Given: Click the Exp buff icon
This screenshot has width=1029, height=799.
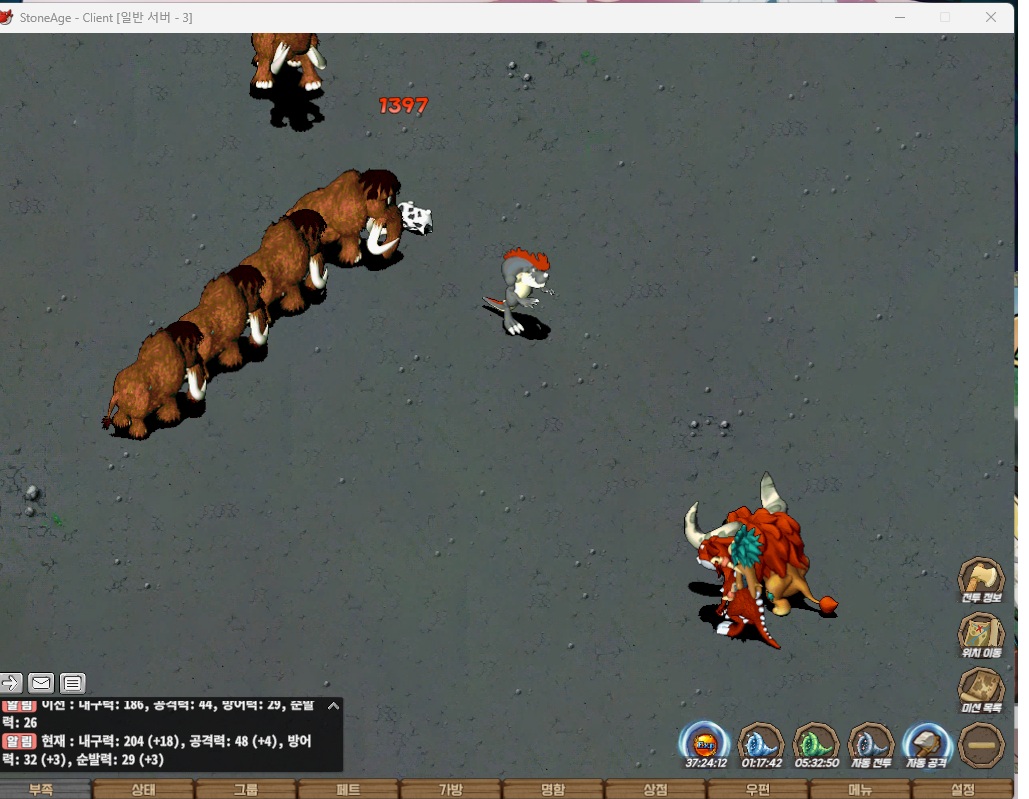Looking at the screenshot, I should pos(705,742).
